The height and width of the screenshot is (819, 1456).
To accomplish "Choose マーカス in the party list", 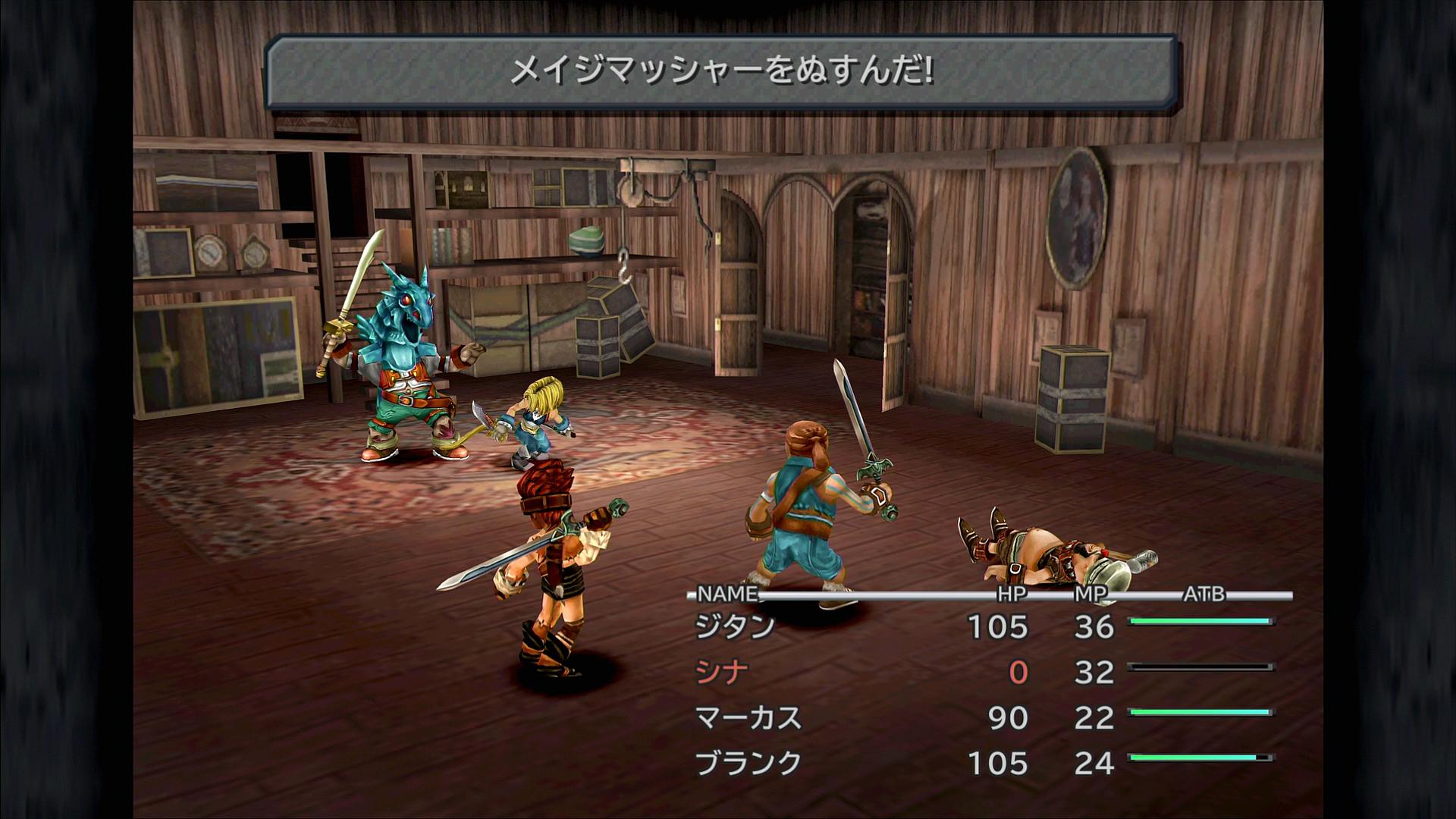I will [x=748, y=718].
